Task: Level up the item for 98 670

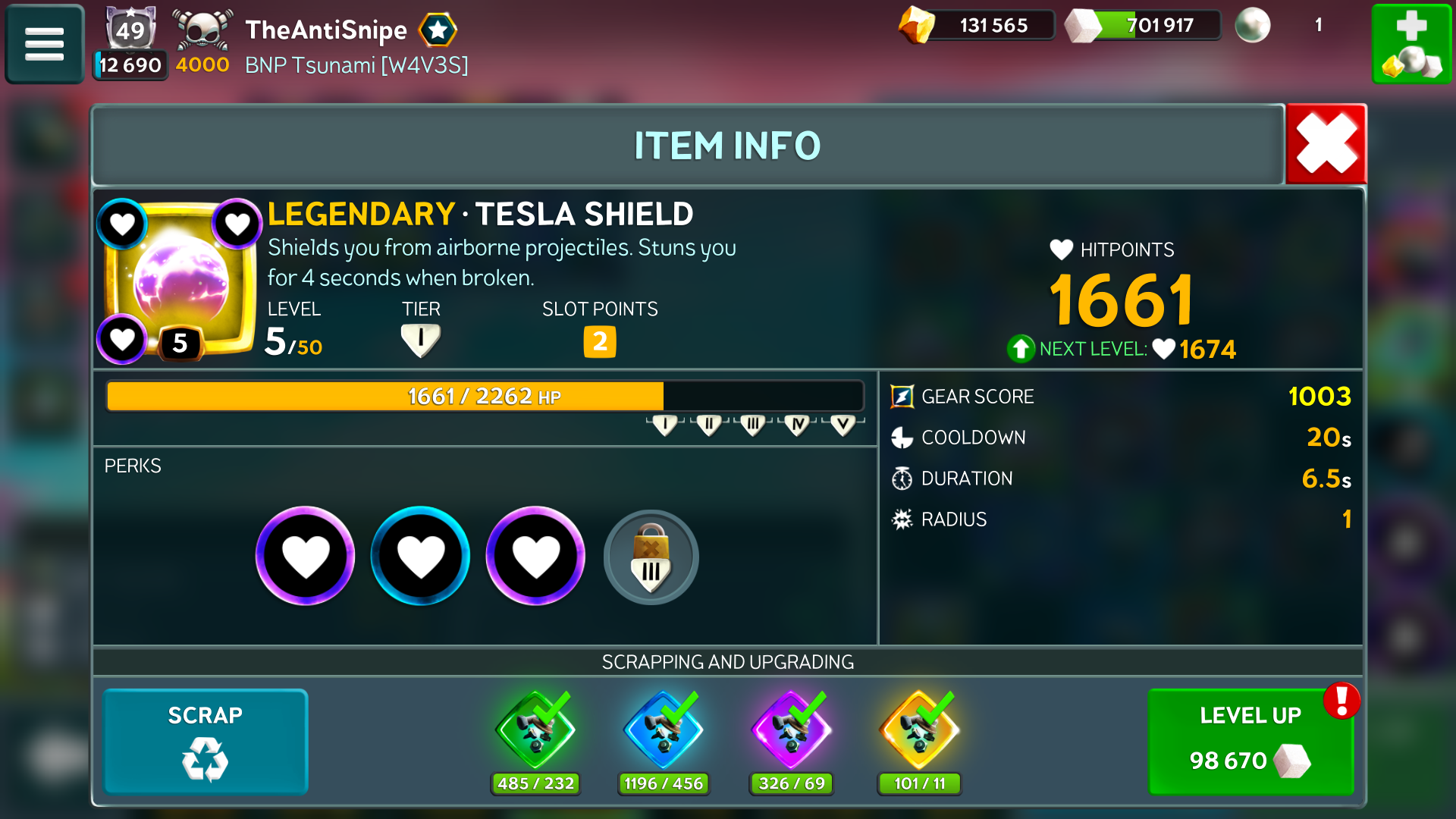Action: [x=1250, y=741]
